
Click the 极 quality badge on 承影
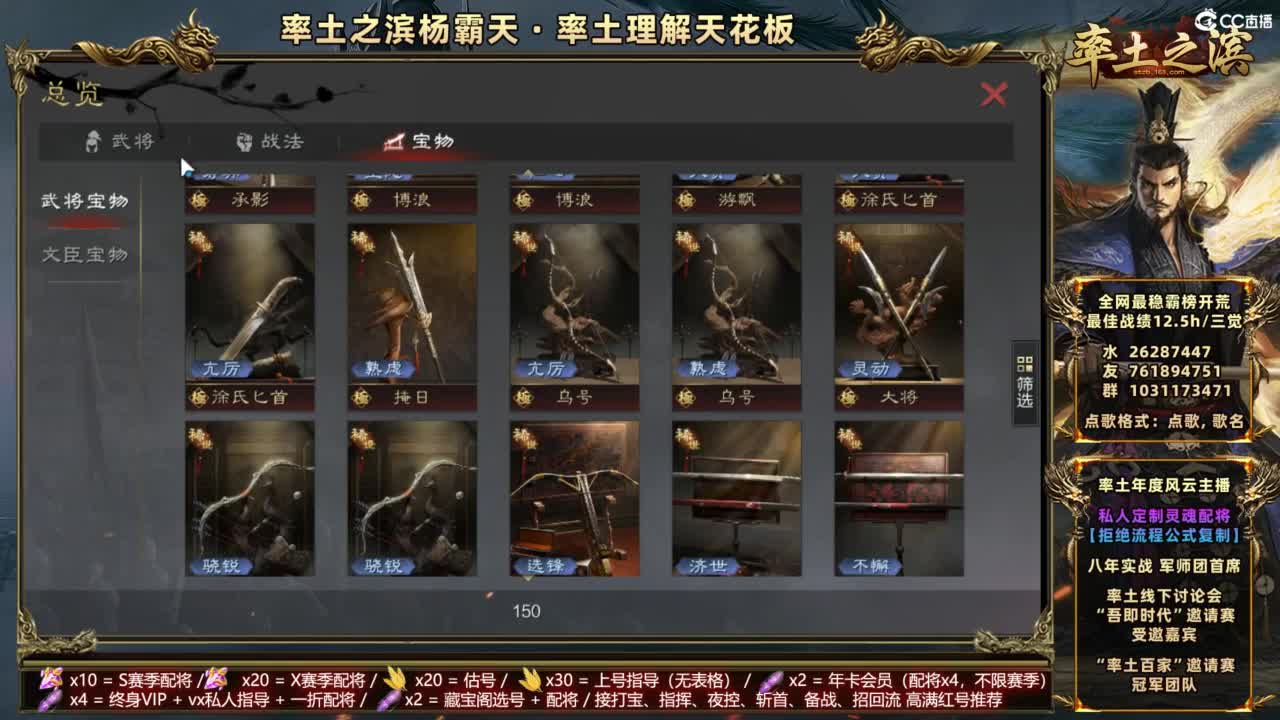[x=197, y=200]
